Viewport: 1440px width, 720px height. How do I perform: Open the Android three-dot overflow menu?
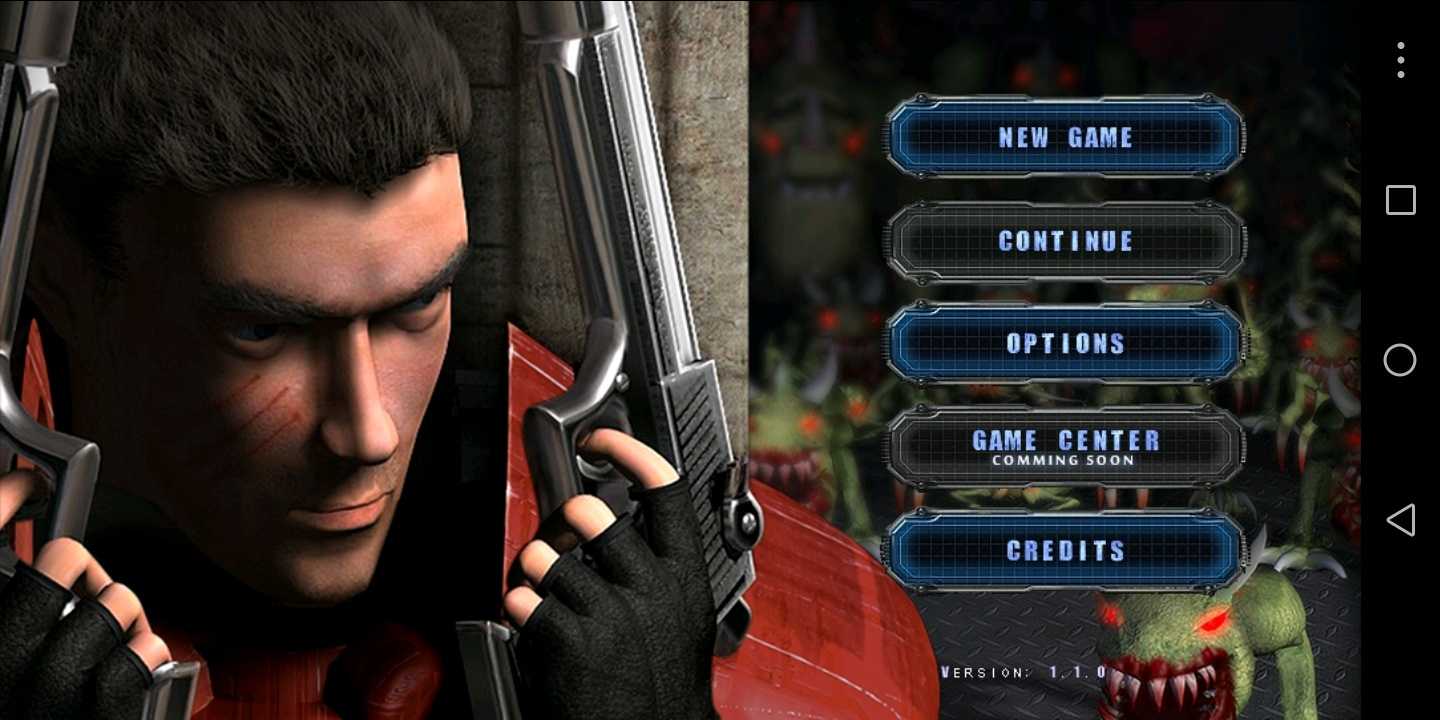coord(1400,60)
